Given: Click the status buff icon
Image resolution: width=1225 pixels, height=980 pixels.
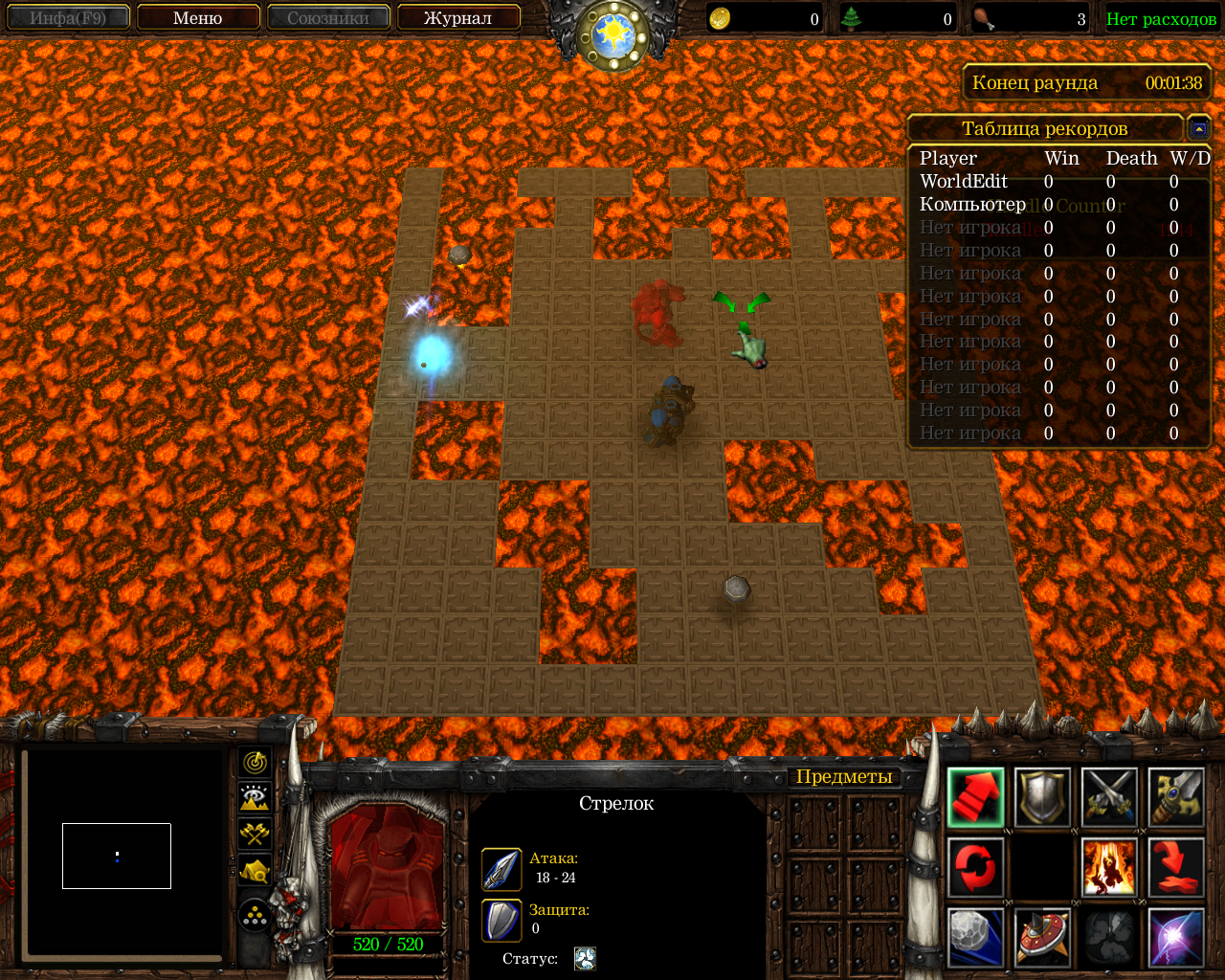Looking at the screenshot, I should 585,959.
